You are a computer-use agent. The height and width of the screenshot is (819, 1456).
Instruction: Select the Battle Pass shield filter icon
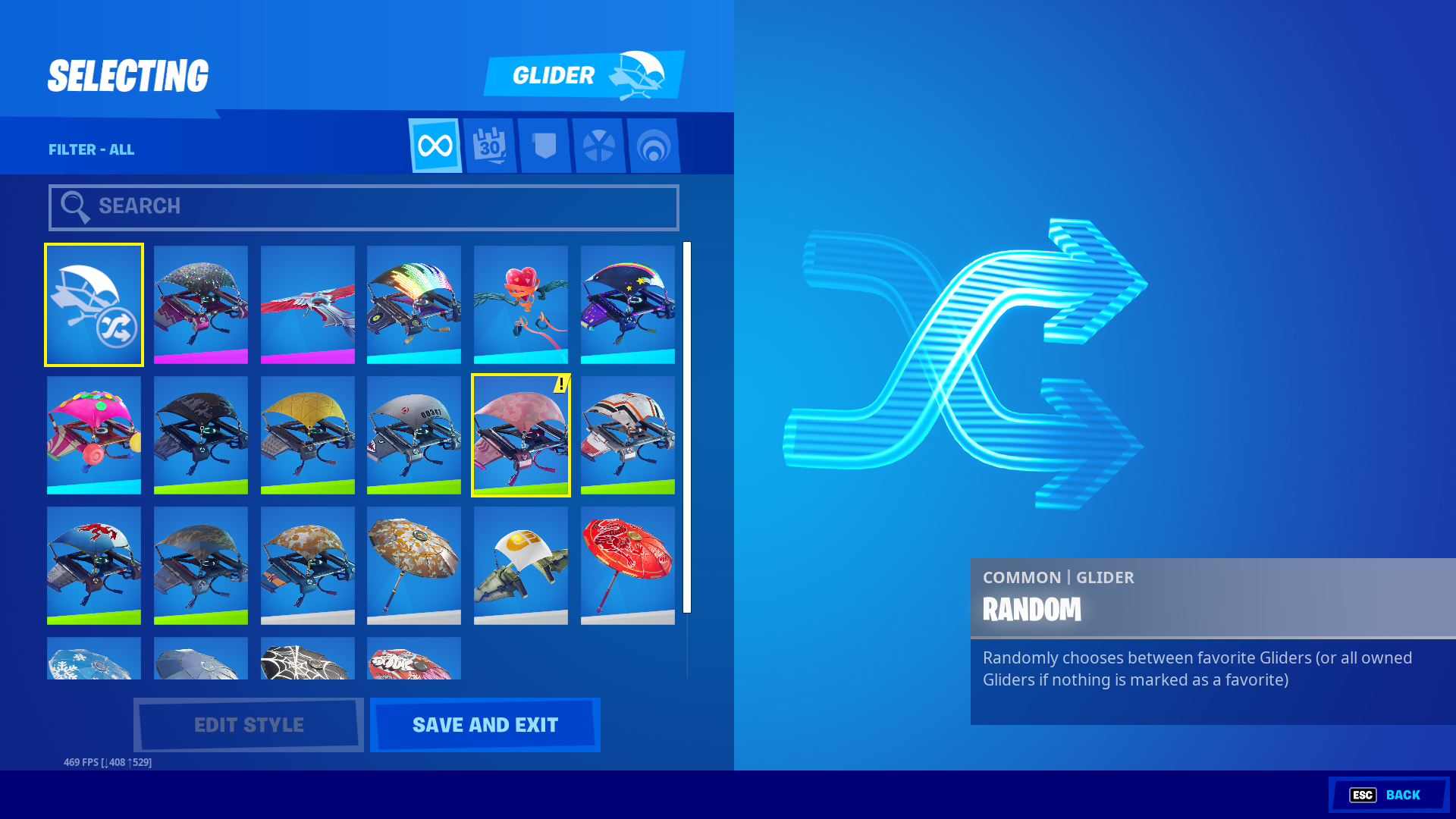click(x=545, y=146)
